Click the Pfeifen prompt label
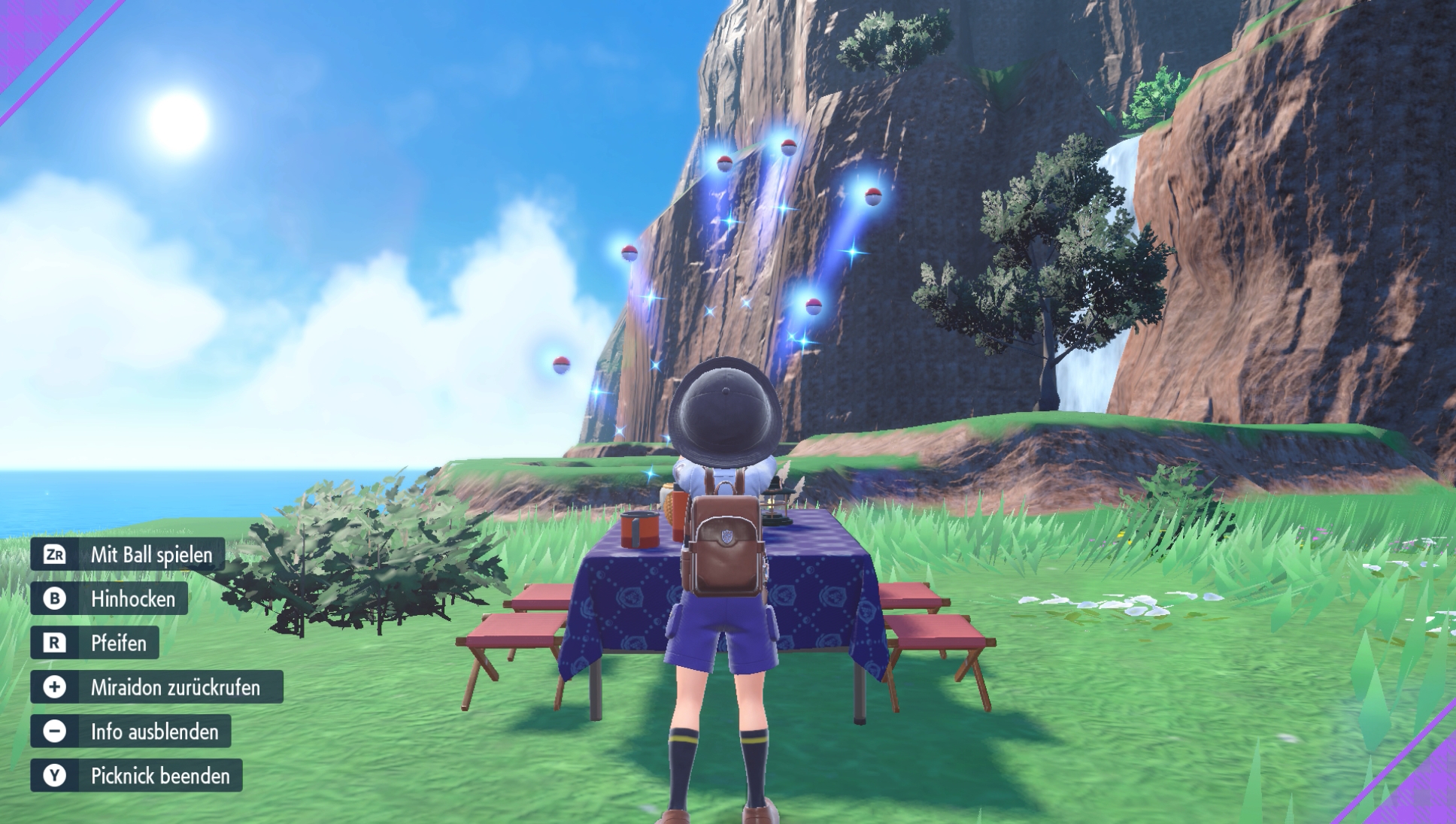Viewport: 1456px width, 824px height. pyautogui.click(x=118, y=644)
